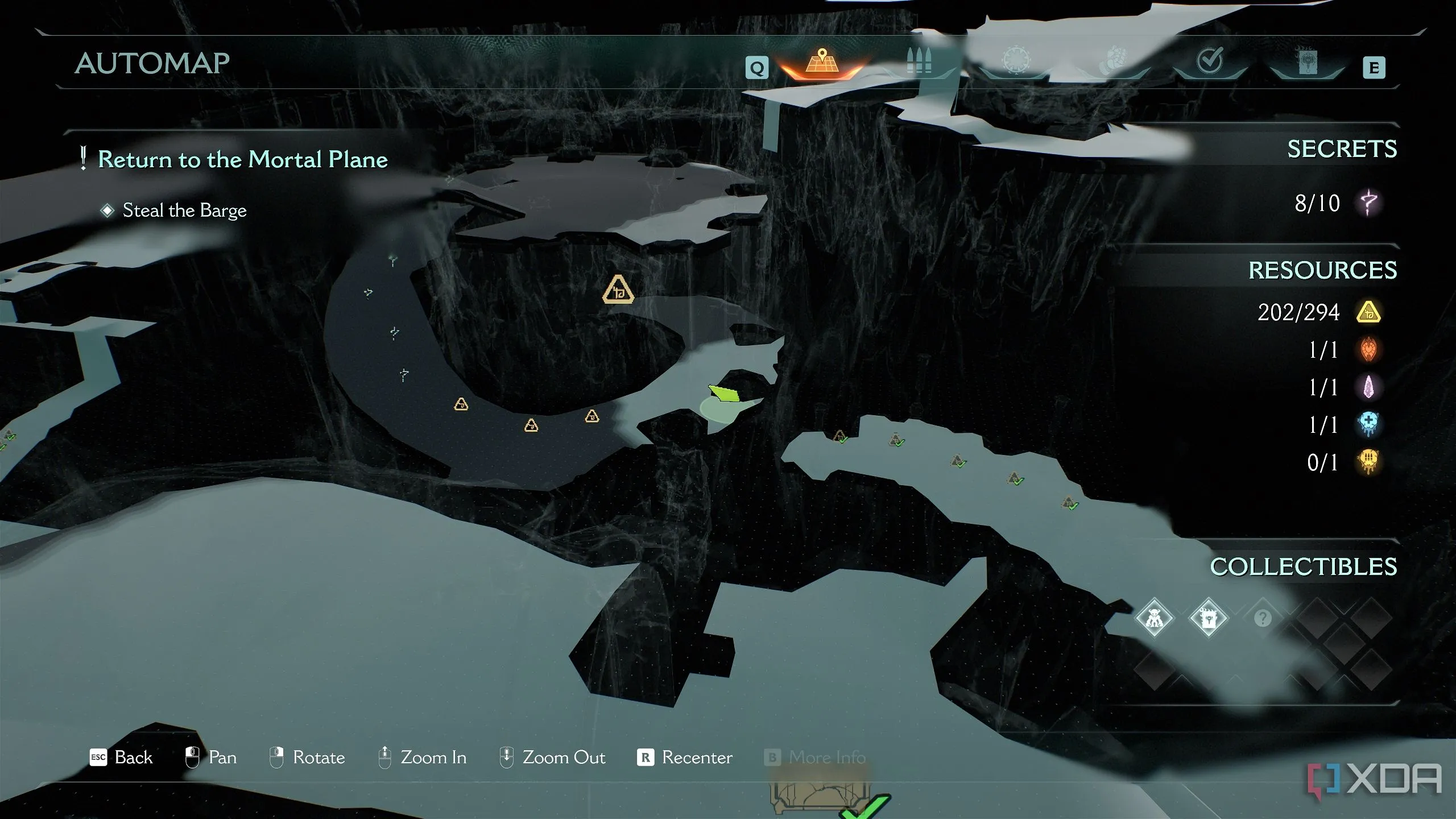Click the green player position marker

(x=724, y=393)
